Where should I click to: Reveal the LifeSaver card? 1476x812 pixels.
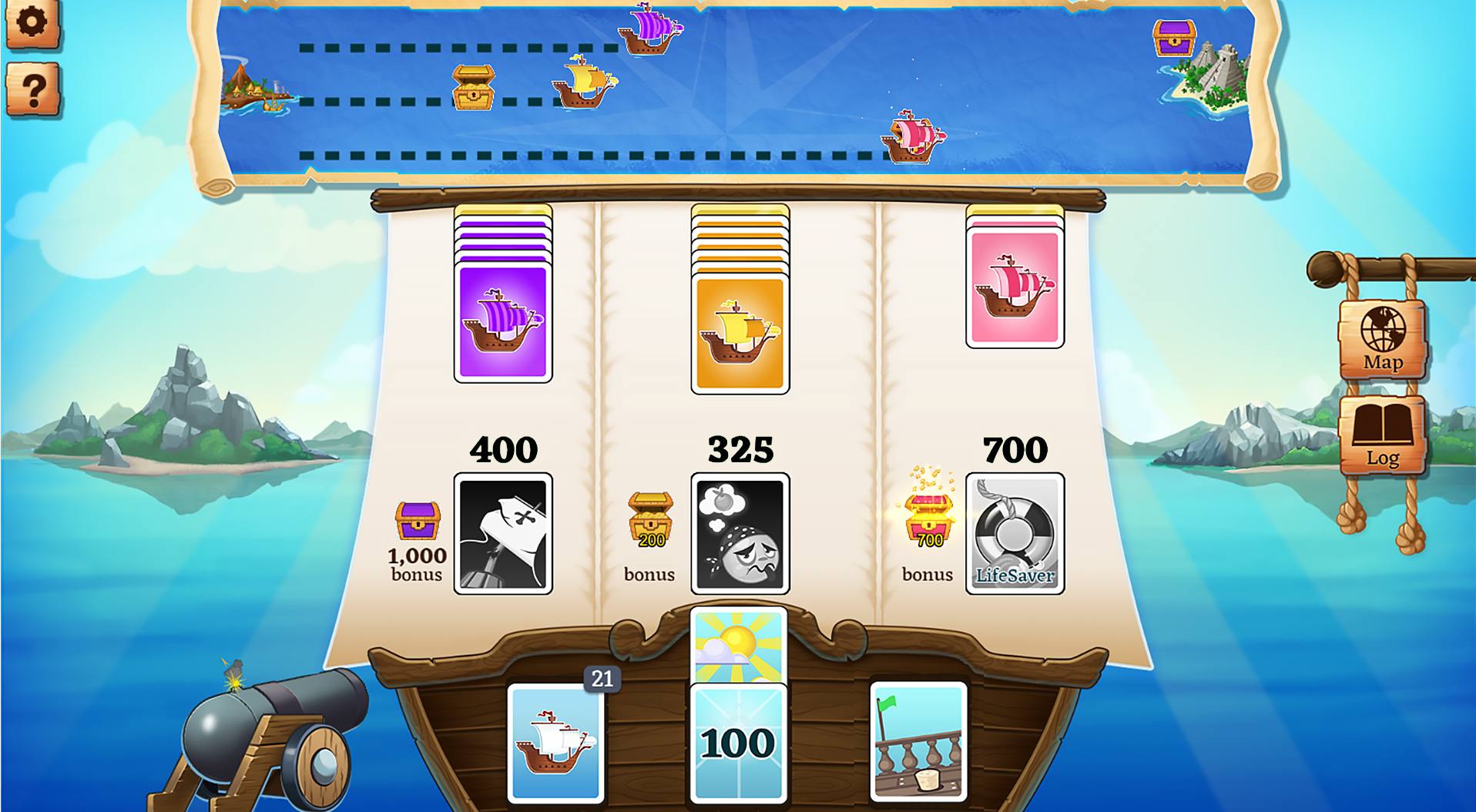tap(1015, 532)
